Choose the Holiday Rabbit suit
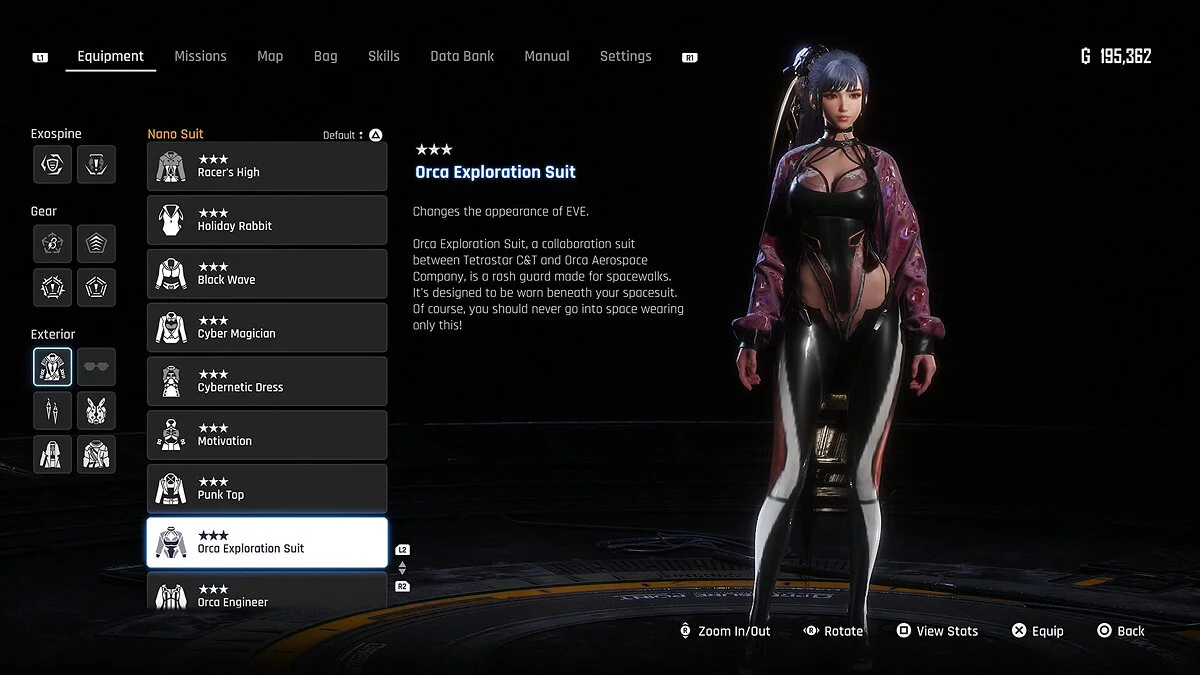 click(x=267, y=220)
